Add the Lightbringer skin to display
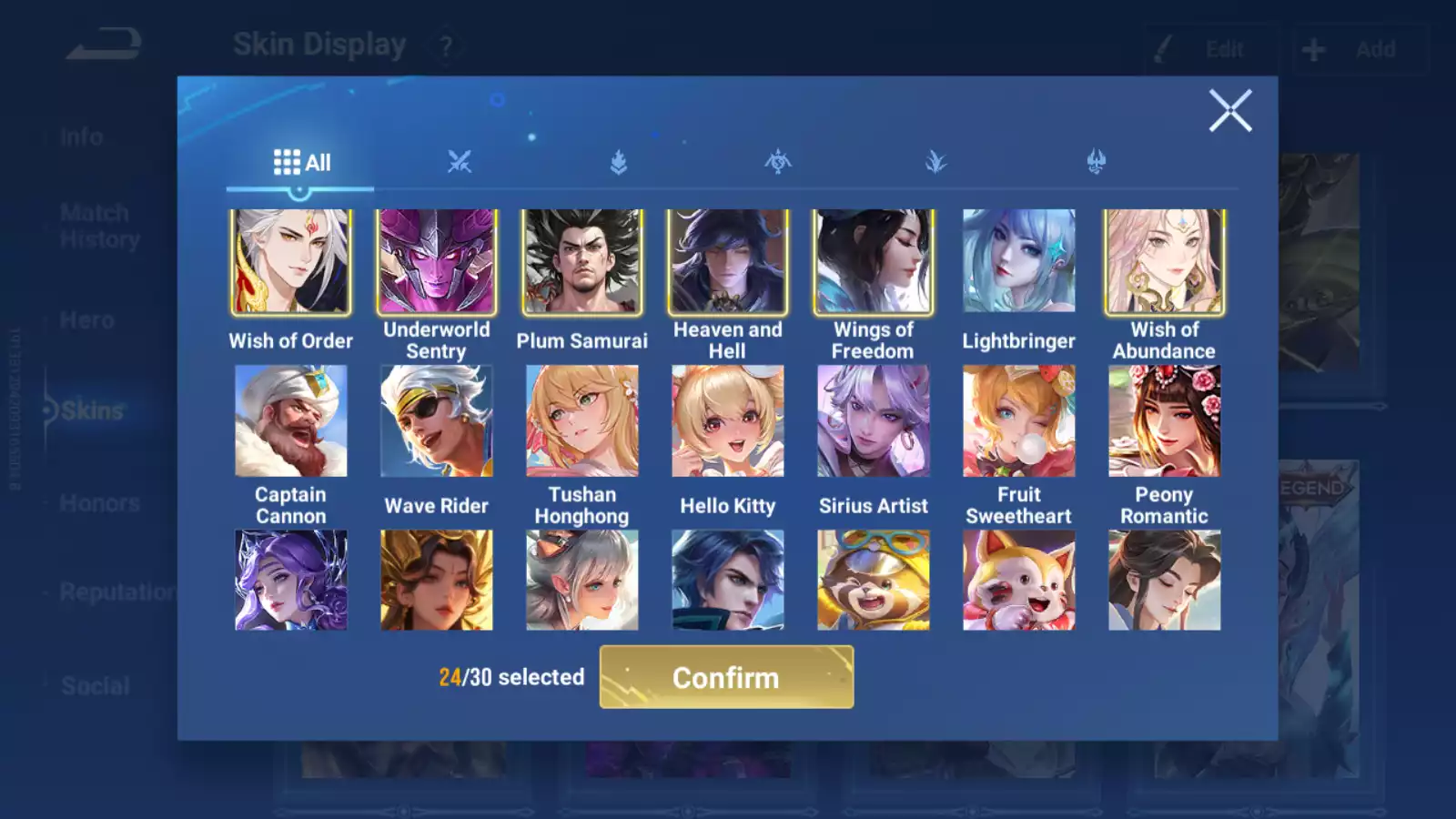The height and width of the screenshot is (819, 1456). (x=1019, y=262)
